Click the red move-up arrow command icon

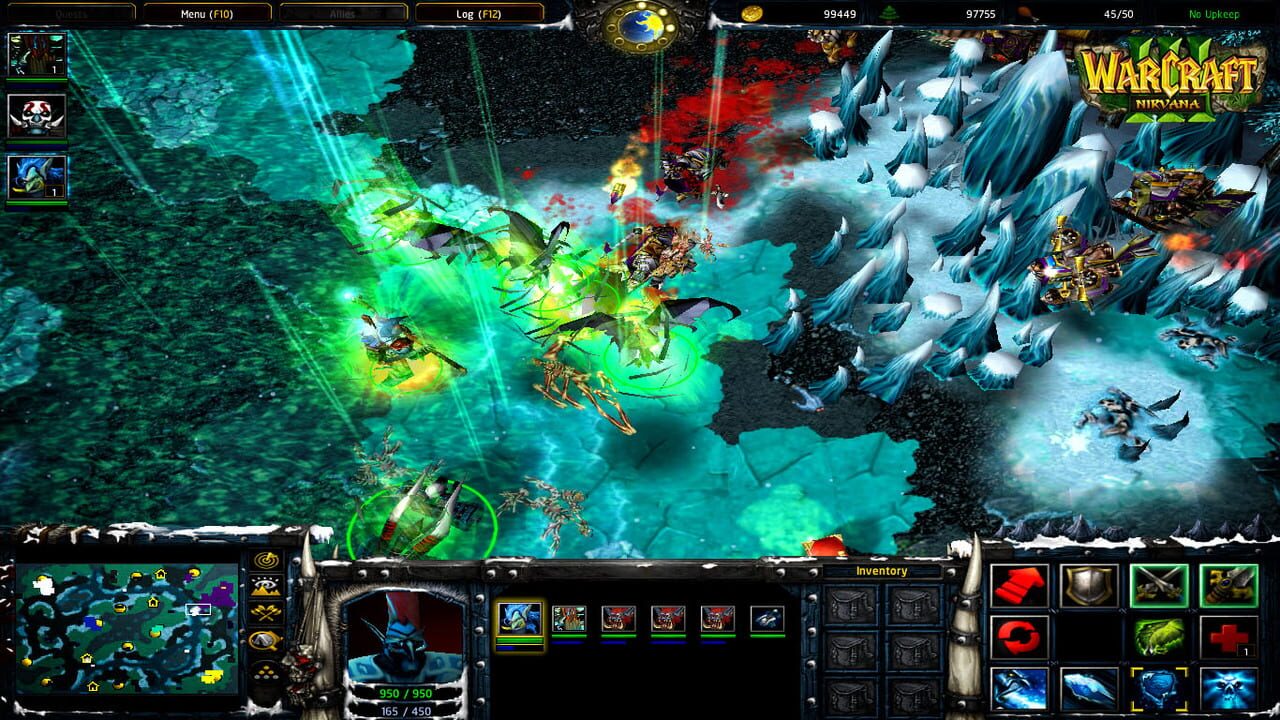tap(1019, 586)
